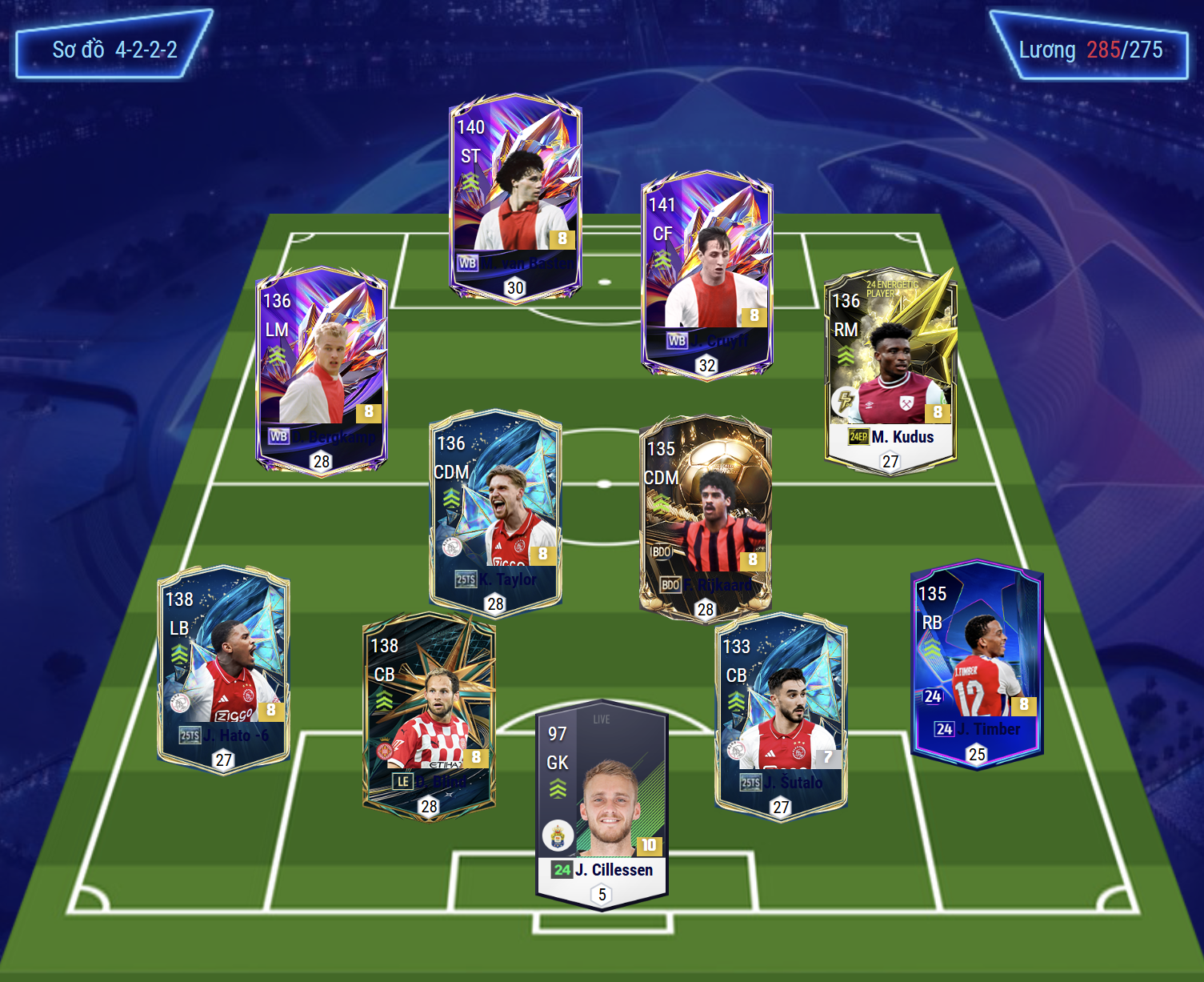Open the 4-2-2-2 formation selector
The width and height of the screenshot is (1204, 982).
114,50
